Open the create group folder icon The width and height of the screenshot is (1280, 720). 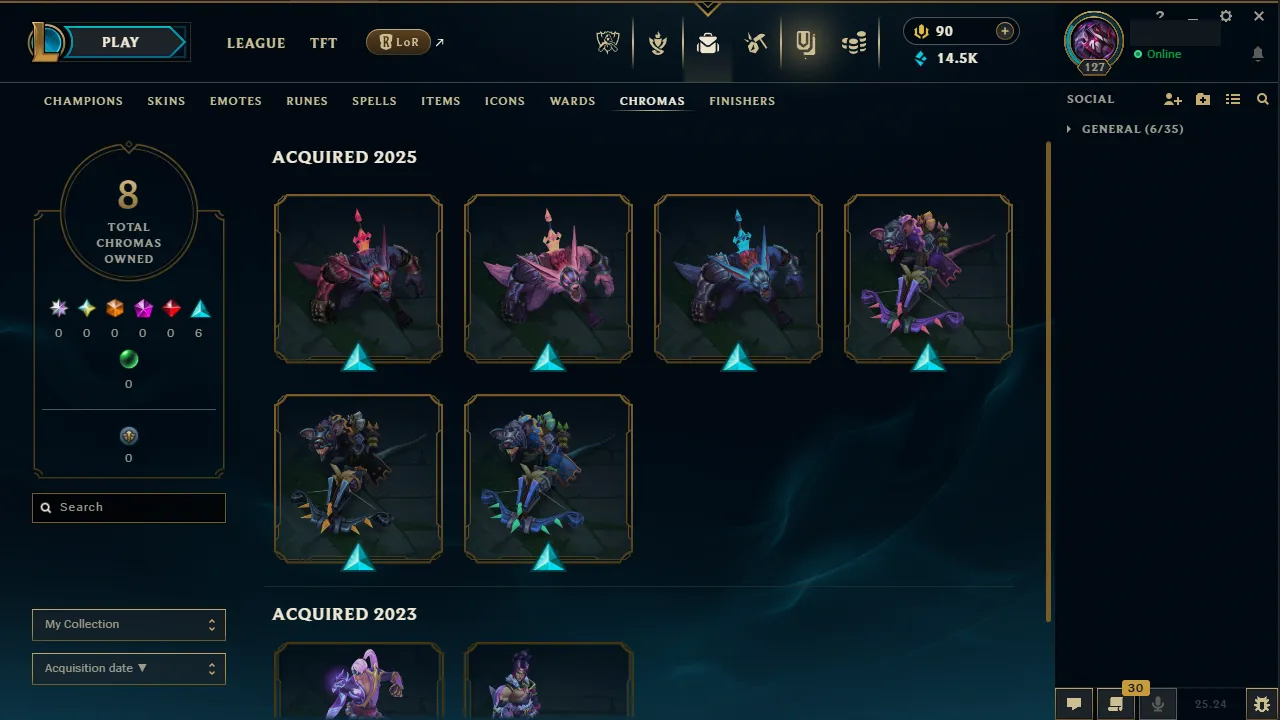pyautogui.click(x=1202, y=99)
